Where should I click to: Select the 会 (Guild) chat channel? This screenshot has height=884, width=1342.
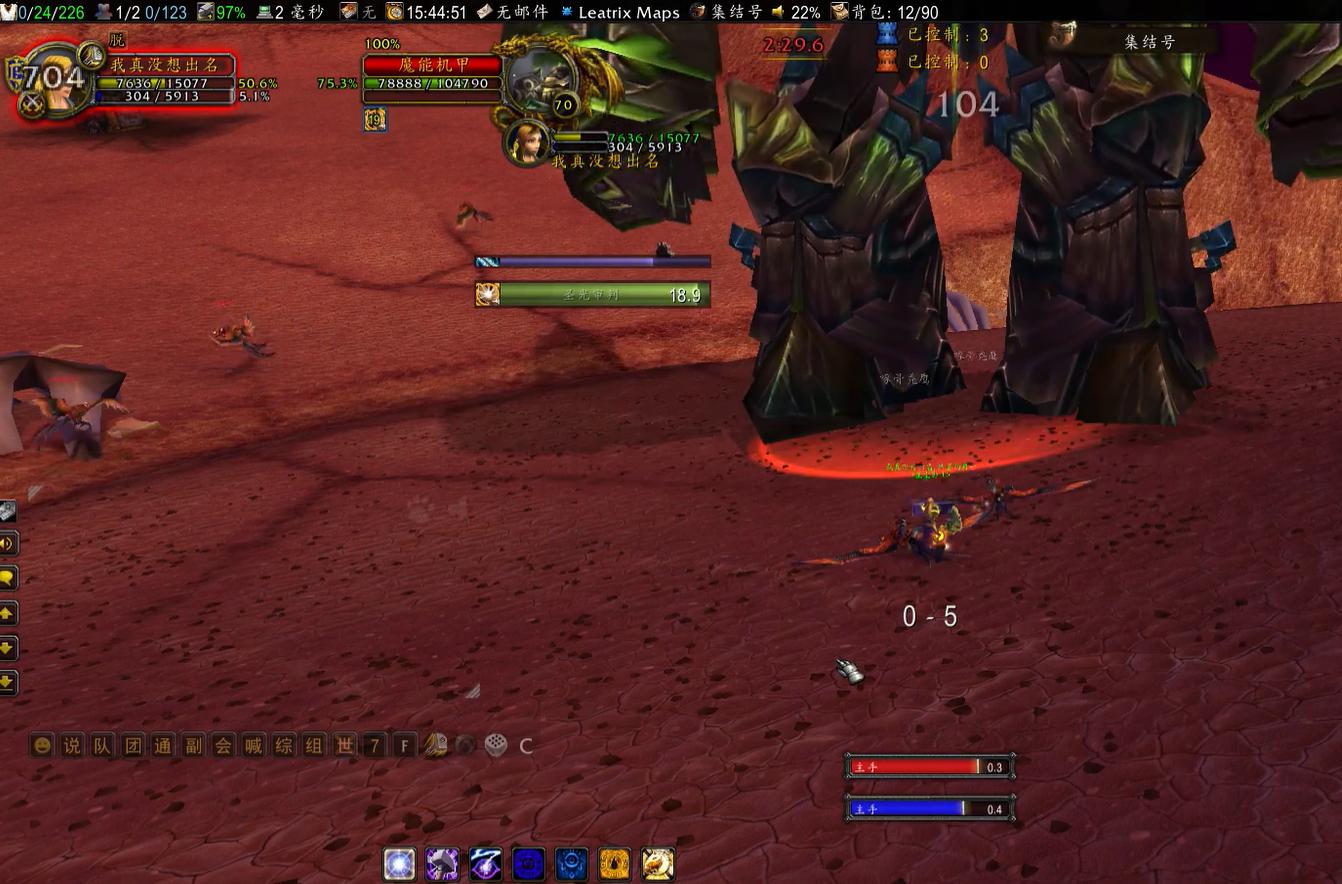point(223,745)
